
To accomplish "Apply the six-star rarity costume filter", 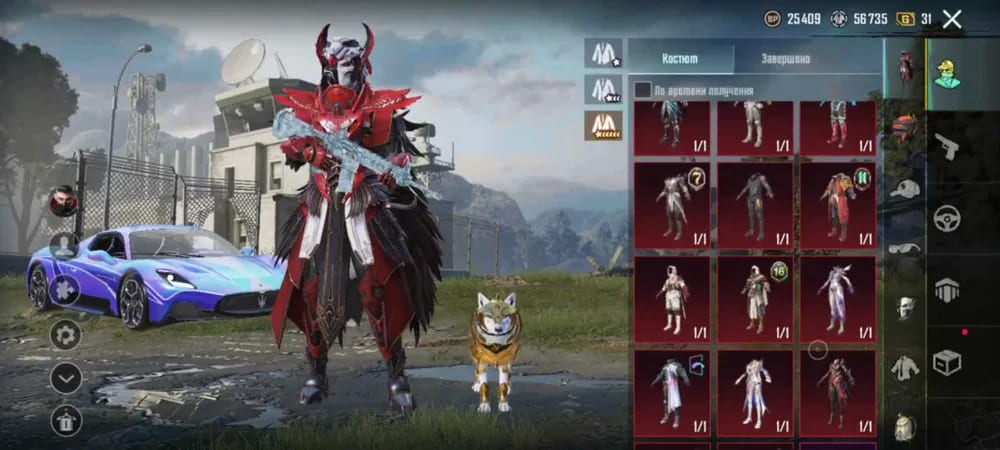I will (x=603, y=125).
